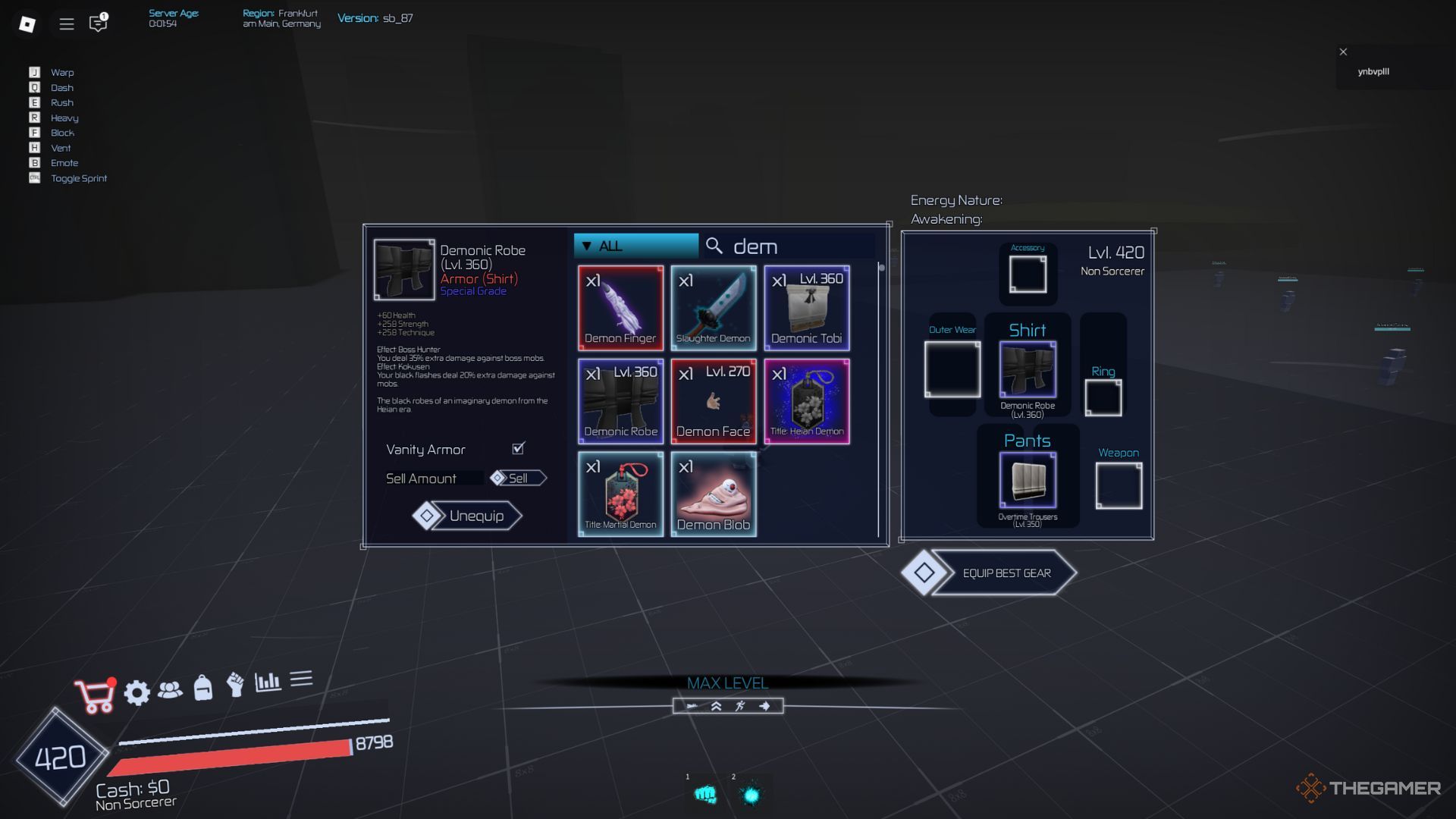The image size is (1456, 819).
Task: Open the shop via the cart icon
Action: [93, 692]
